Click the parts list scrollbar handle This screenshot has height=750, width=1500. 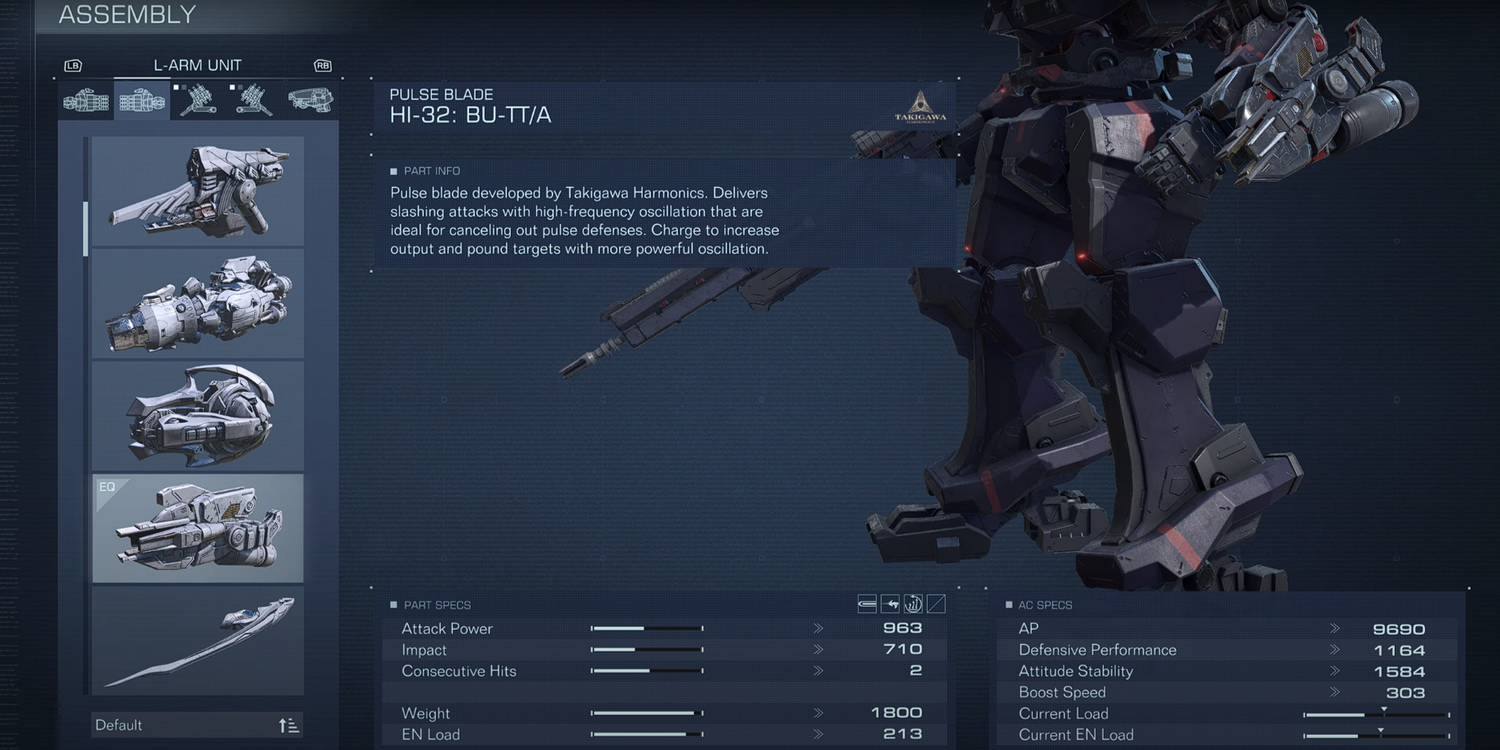(86, 228)
